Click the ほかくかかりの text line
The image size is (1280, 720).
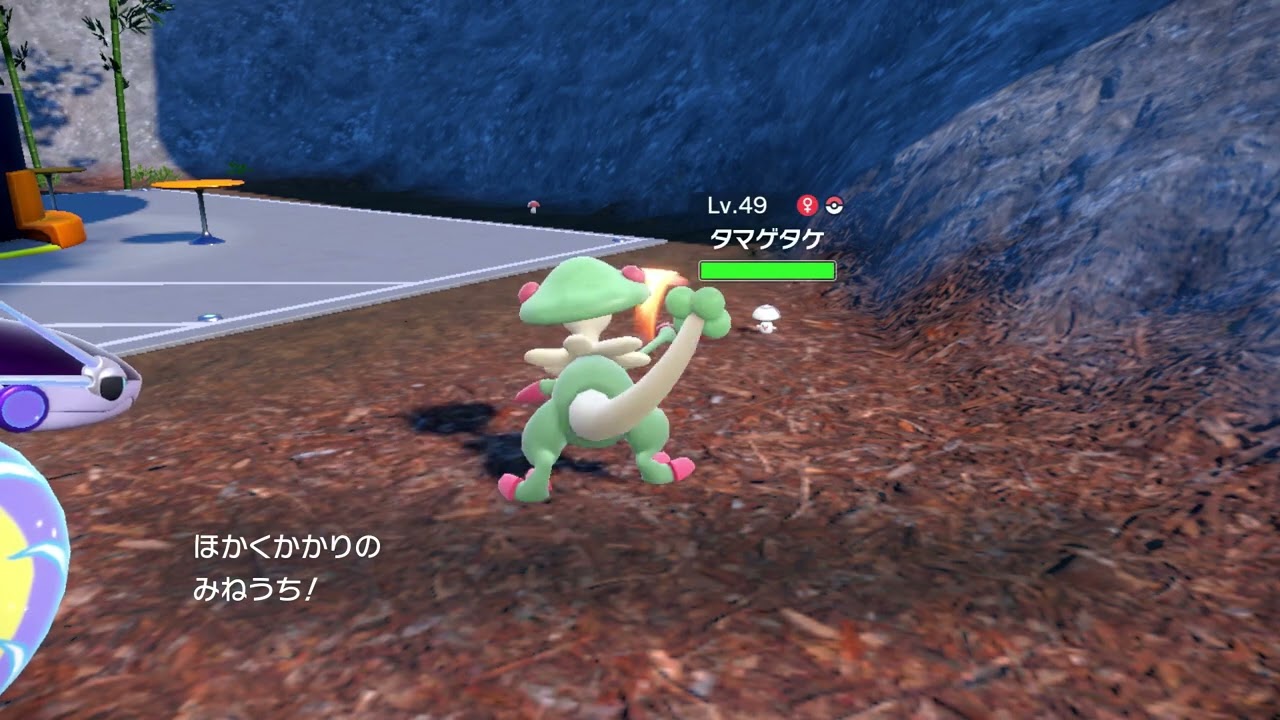point(288,547)
